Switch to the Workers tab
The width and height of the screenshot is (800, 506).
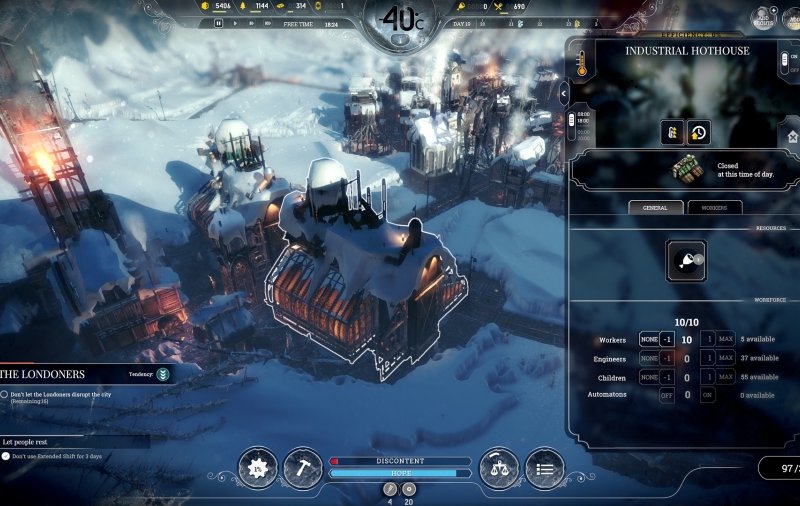716,207
